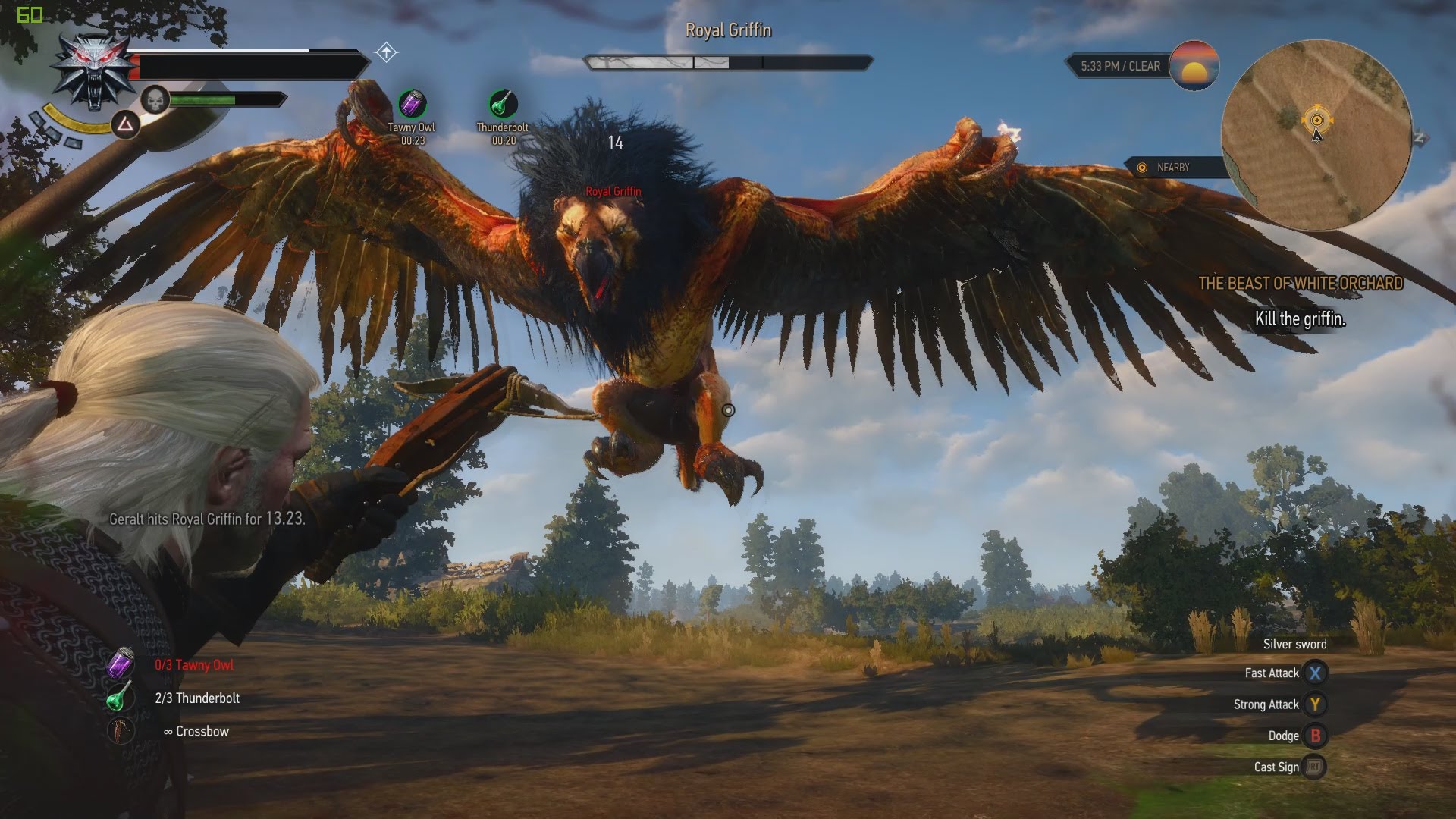
Task: Click the circular minimap
Action: tap(1316, 135)
